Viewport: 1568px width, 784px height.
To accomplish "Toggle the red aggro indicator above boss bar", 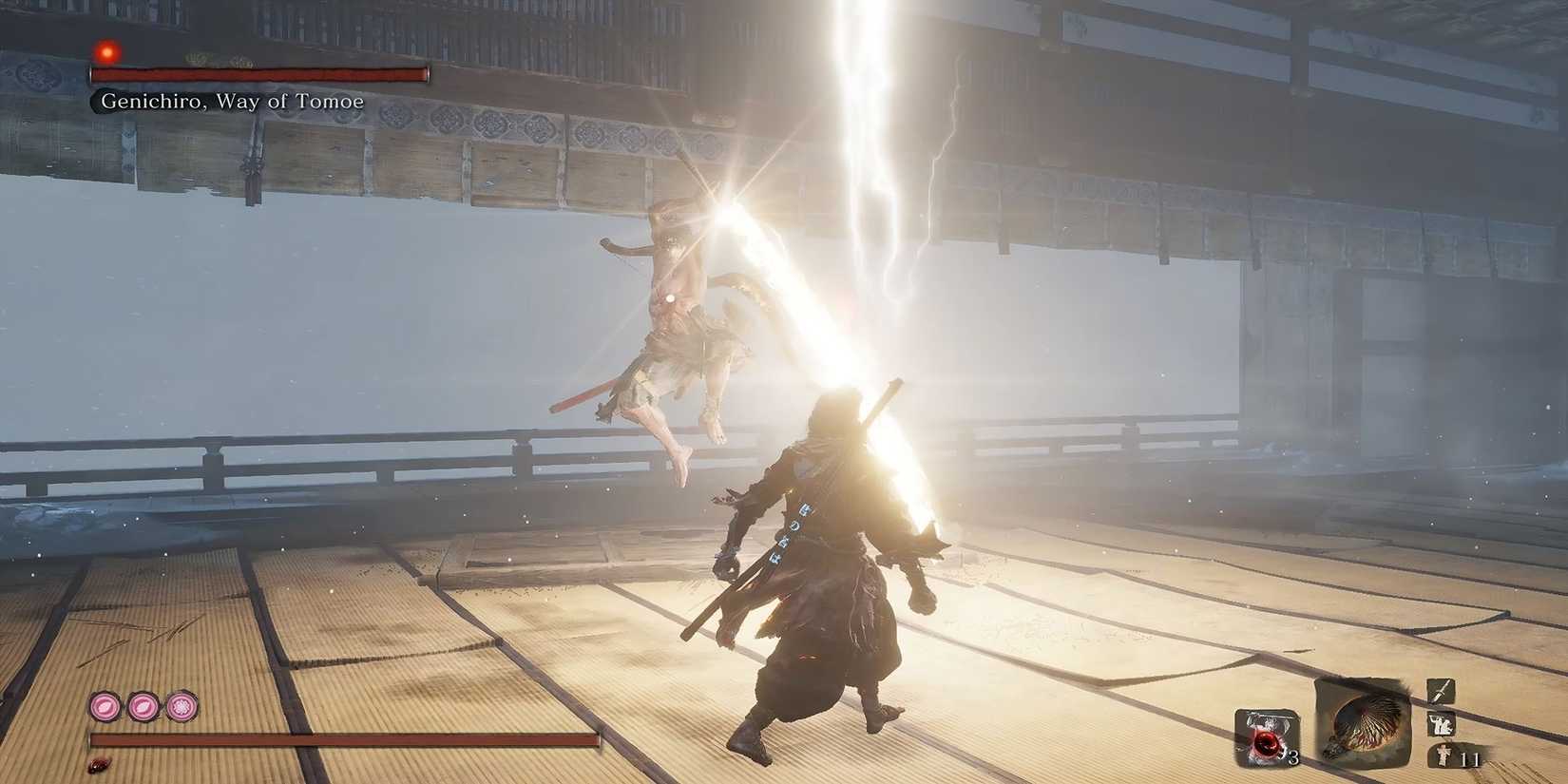I will (x=106, y=52).
